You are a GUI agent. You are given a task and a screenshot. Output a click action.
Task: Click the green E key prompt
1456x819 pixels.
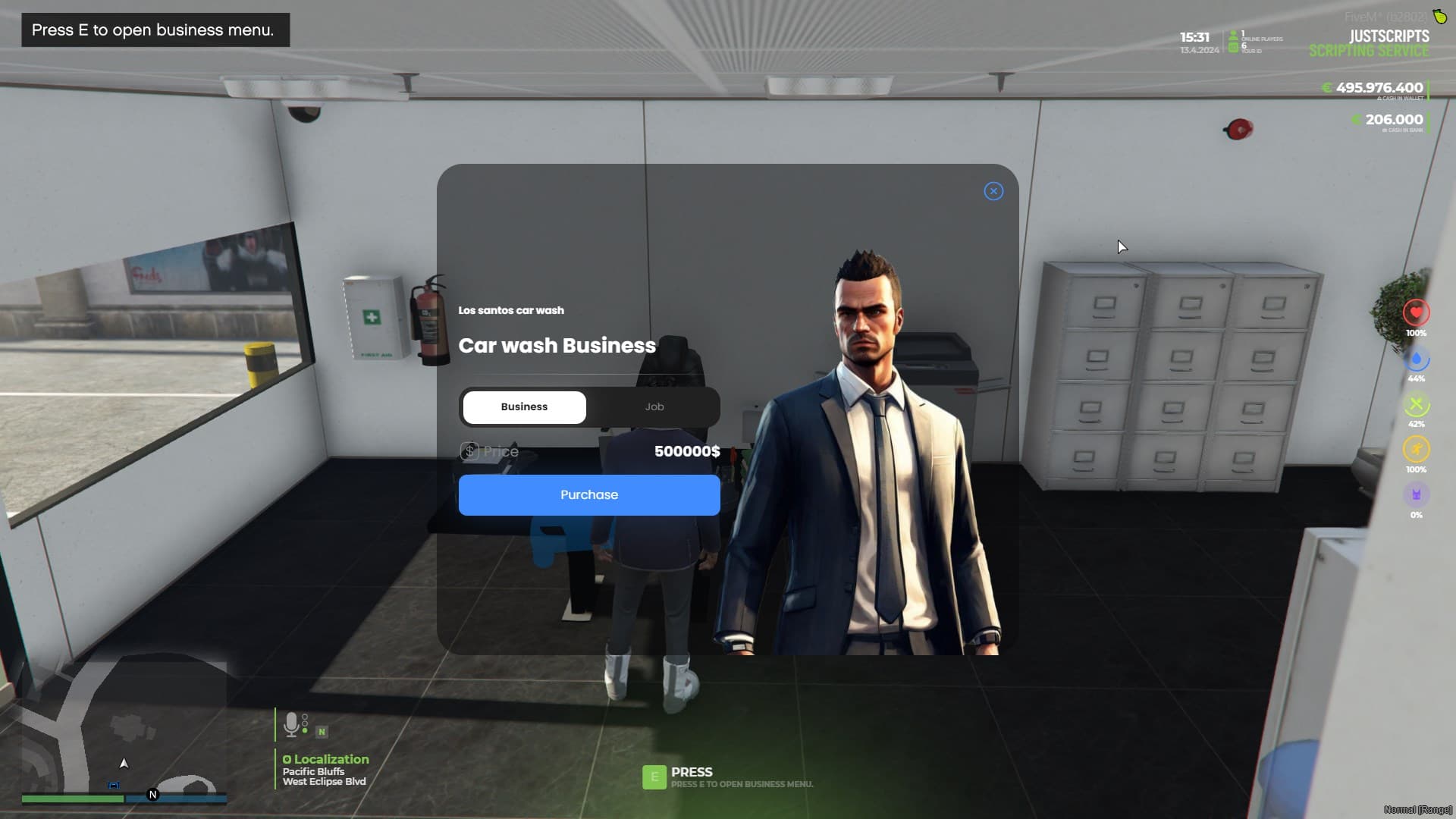(654, 778)
